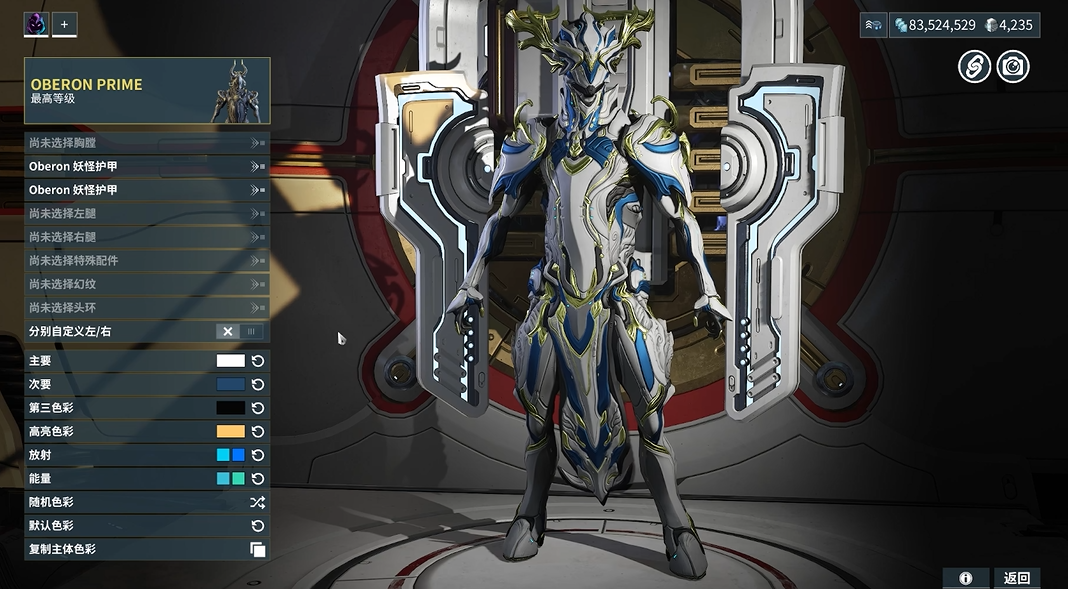Restore default colors via 默认色彩
This screenshot has height=589, width=1068.
257,526
